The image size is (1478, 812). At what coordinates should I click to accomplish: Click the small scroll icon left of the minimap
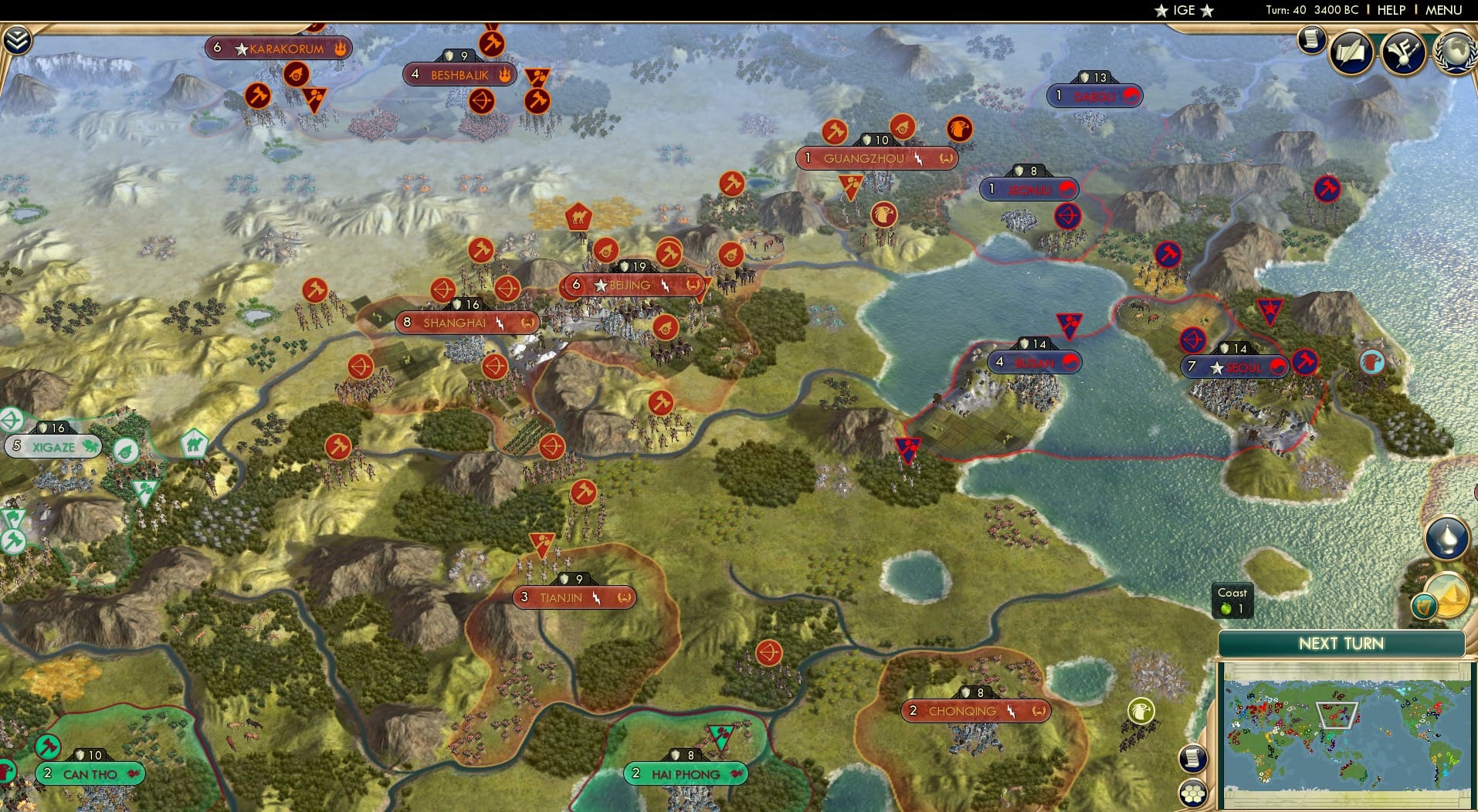(x=1192, y=759)
